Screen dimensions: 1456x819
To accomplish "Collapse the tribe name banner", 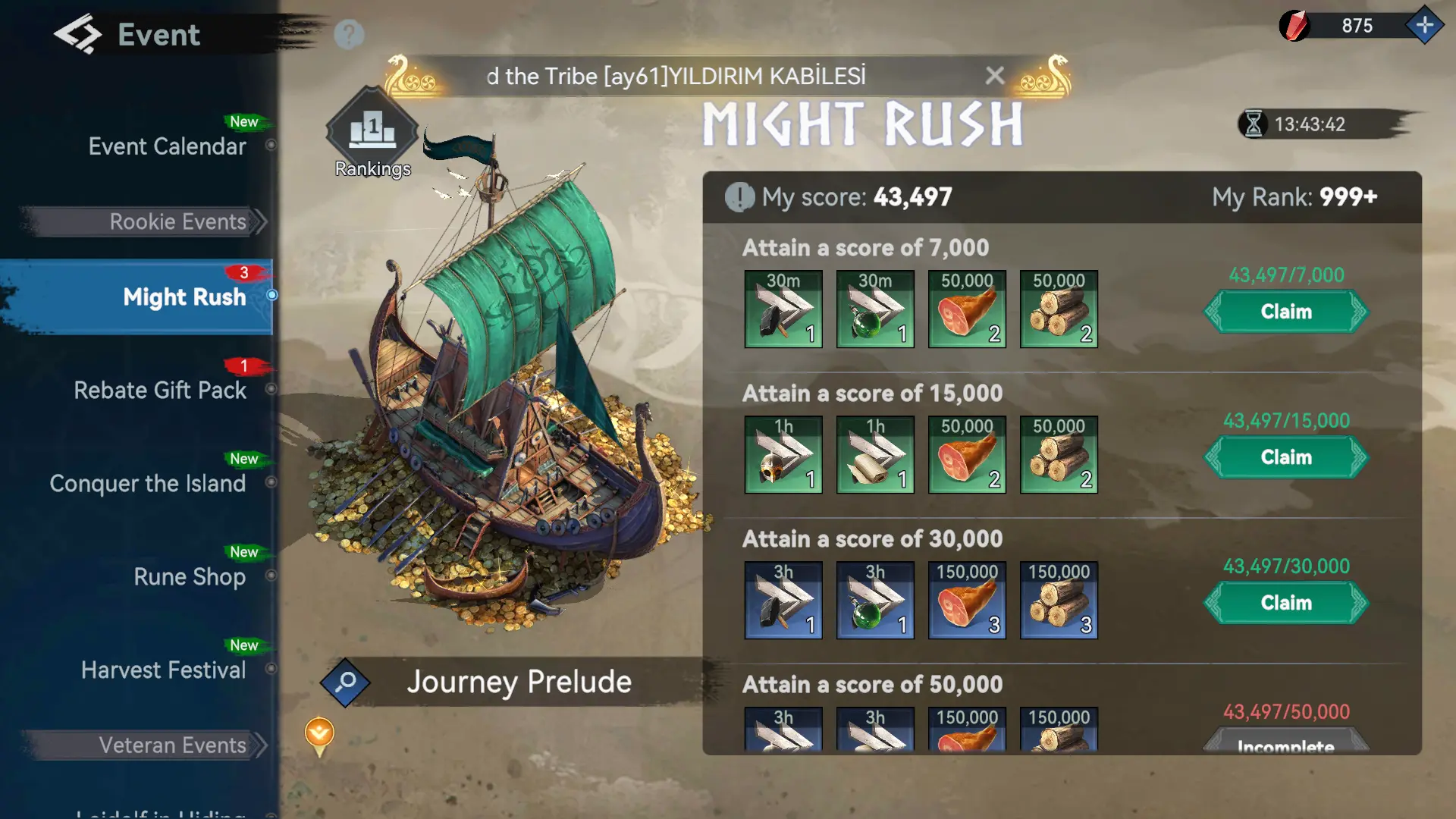I will pyautogui.click(x=995, y=76).
